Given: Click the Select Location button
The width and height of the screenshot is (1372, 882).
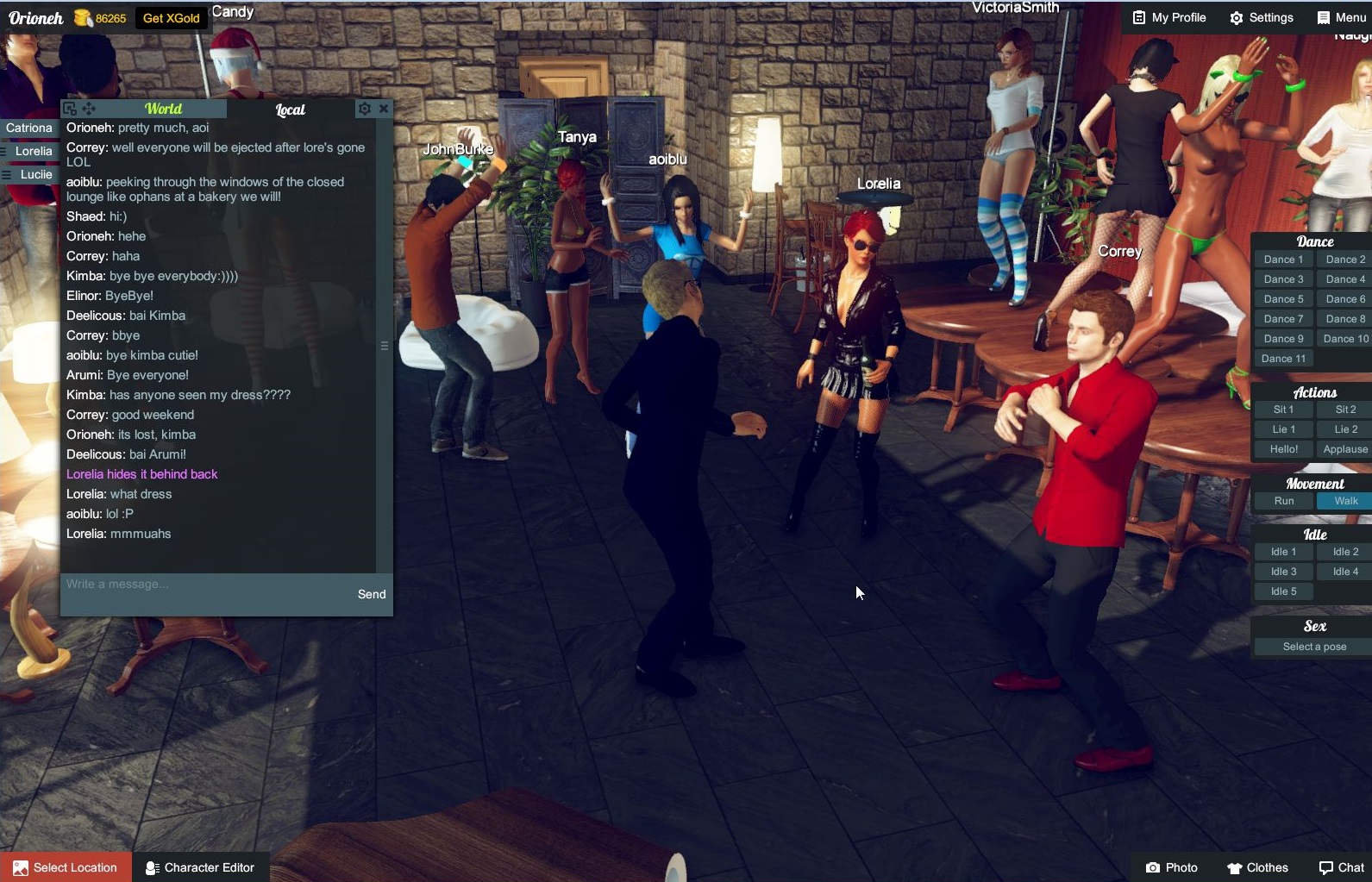Looking at the screenshot, I should coord(66,867).
